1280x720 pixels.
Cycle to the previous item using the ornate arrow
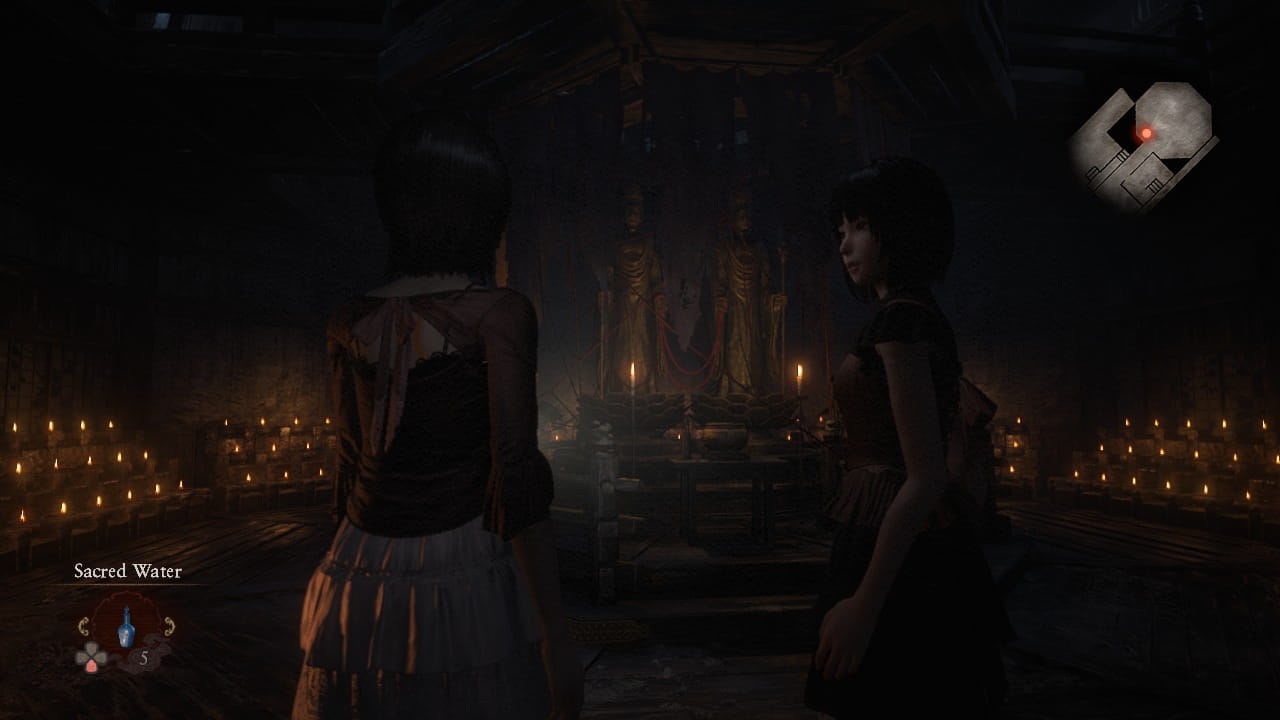pos(83,626)
